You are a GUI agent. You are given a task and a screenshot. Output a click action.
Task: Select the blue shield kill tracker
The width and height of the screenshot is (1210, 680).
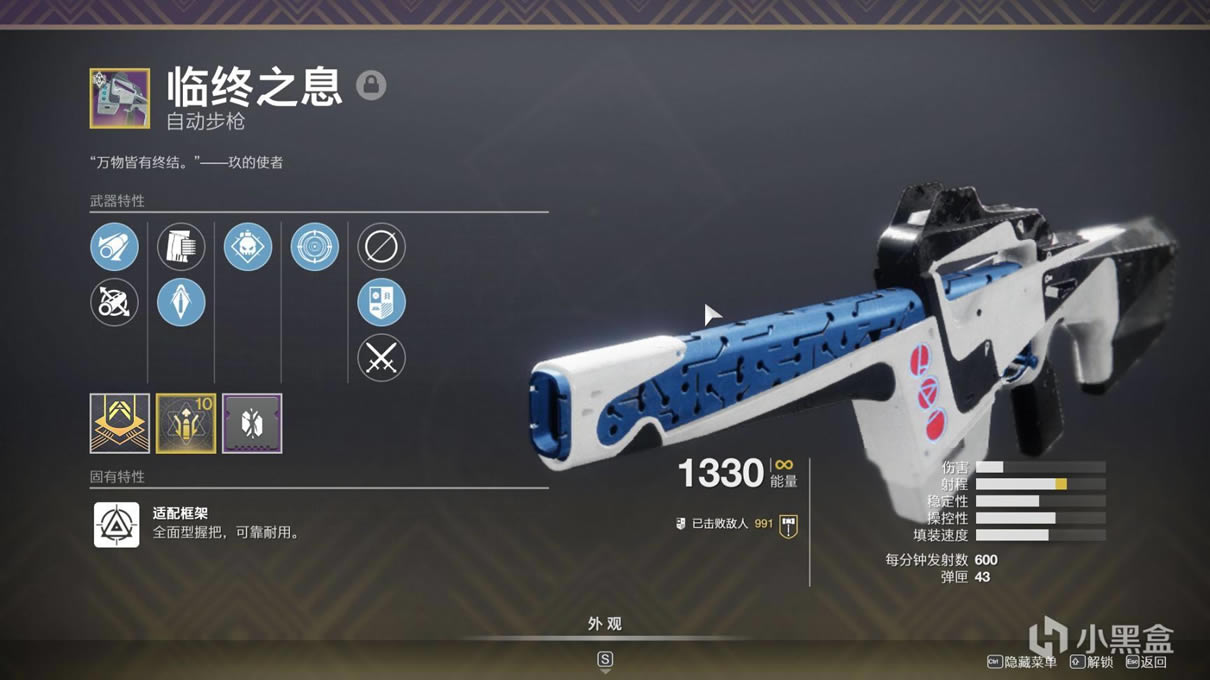click(381, 302)
